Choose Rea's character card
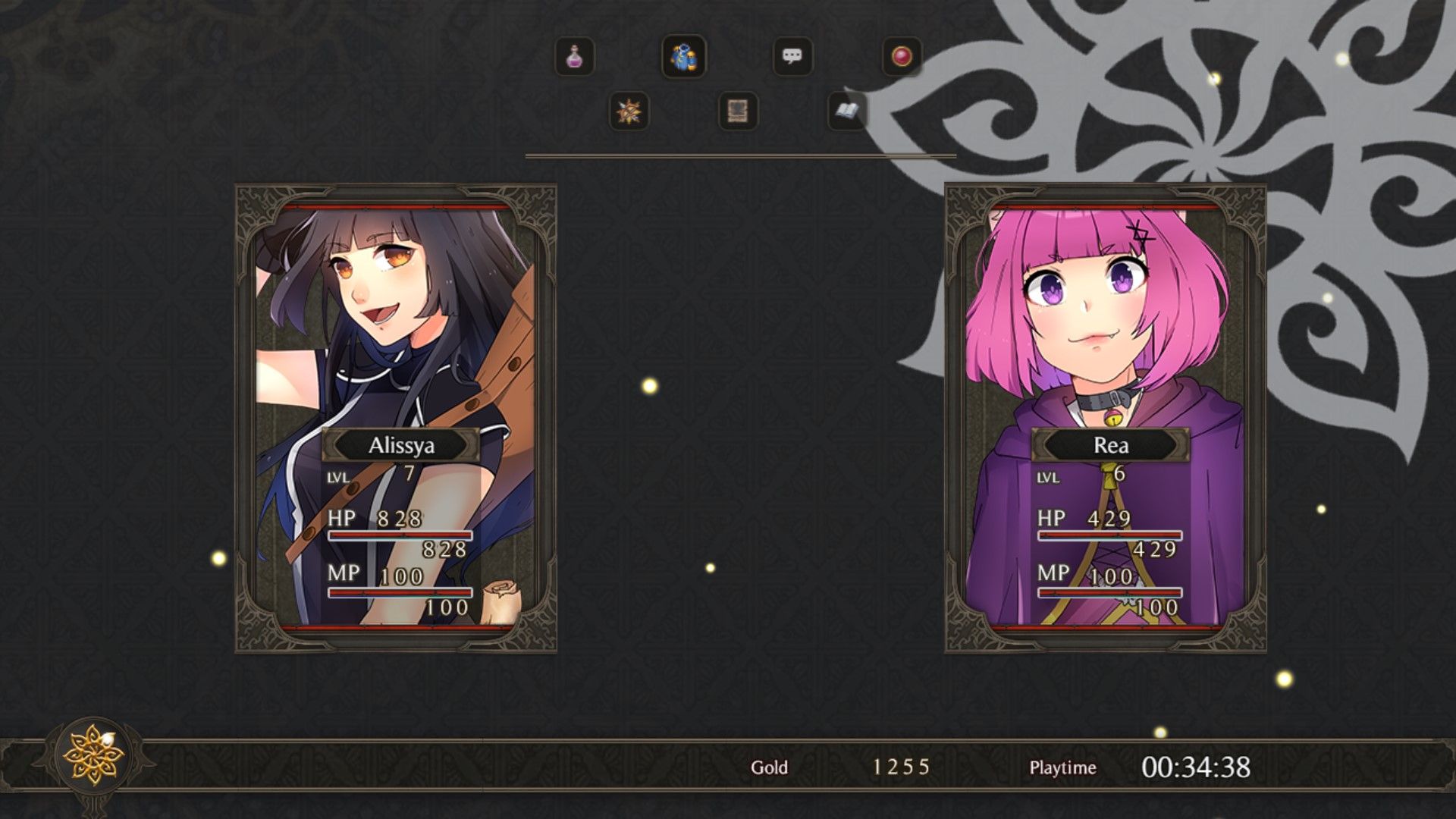Viewport: 1456px width, 819px height. (1105, 417)
